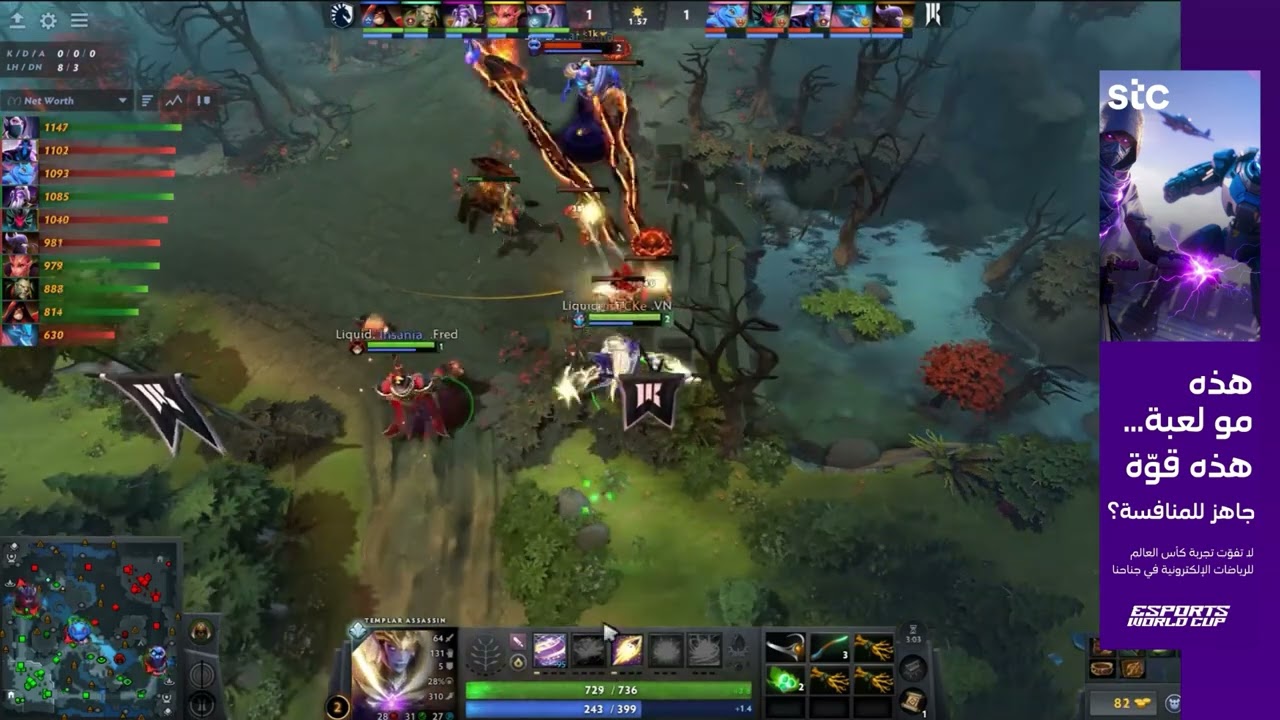
Task: Select the sorted bars list view
Action: tap(147, 100)
